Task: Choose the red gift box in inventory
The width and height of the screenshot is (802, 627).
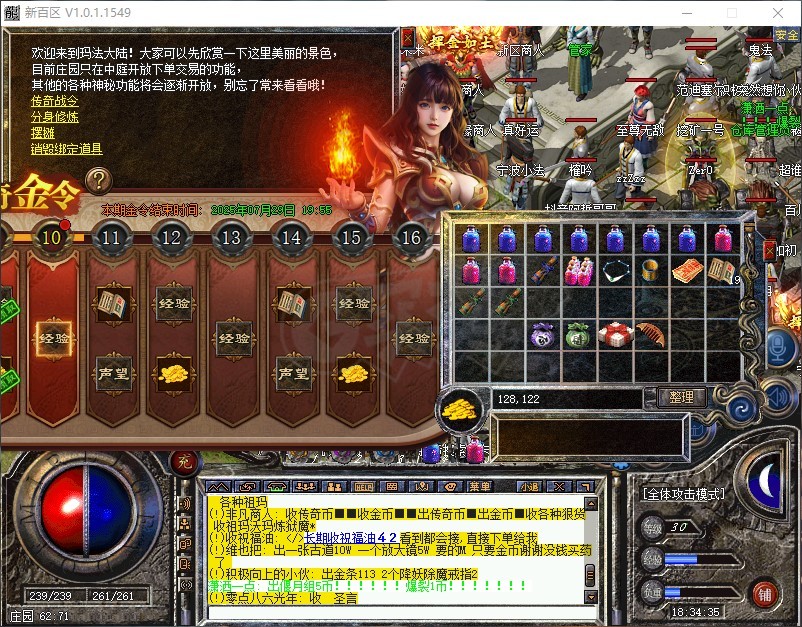Action: (615, 334)
